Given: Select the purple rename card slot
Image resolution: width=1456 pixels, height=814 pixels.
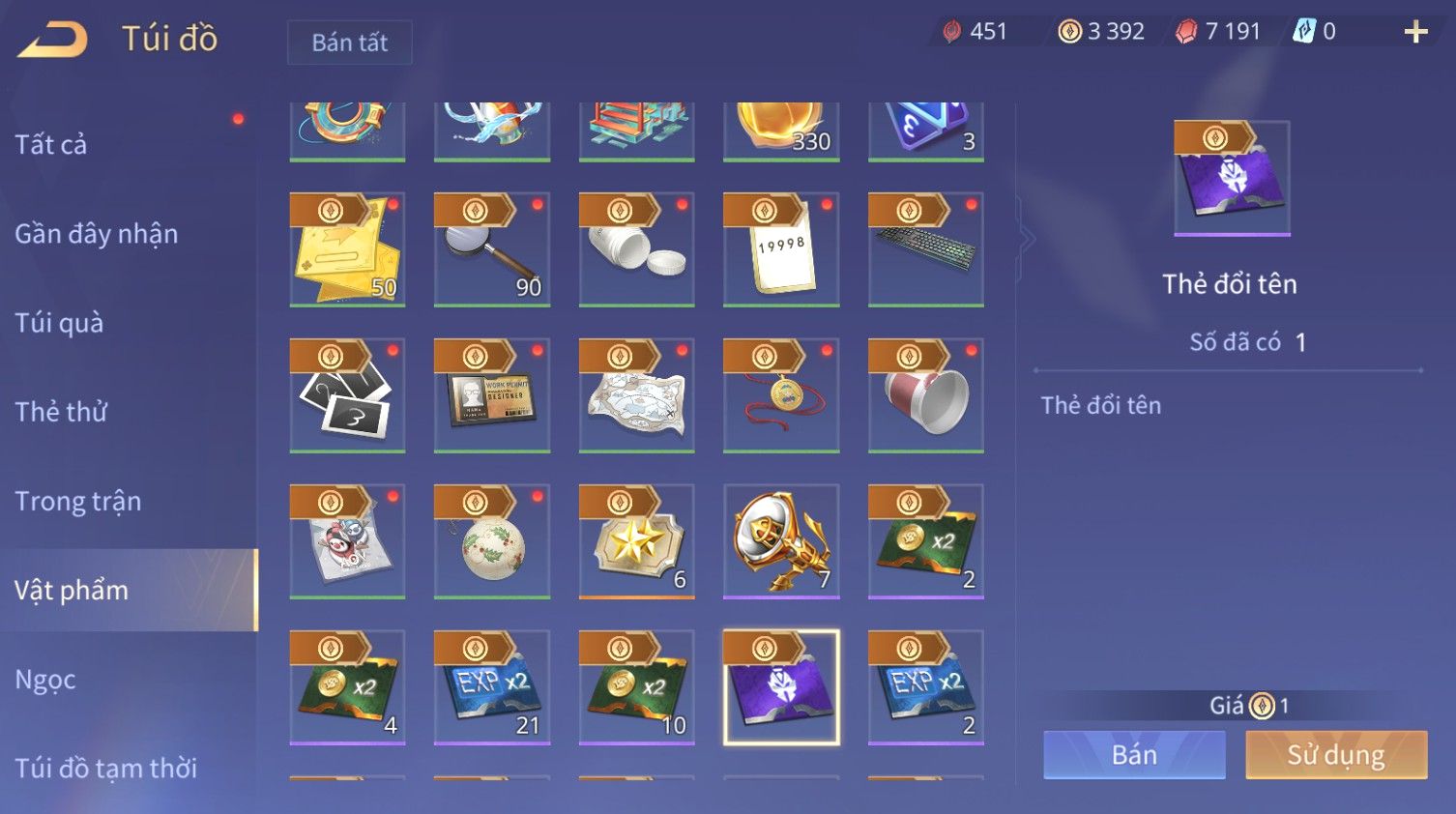Looking at the screenshot, I should tap(781, 687).
